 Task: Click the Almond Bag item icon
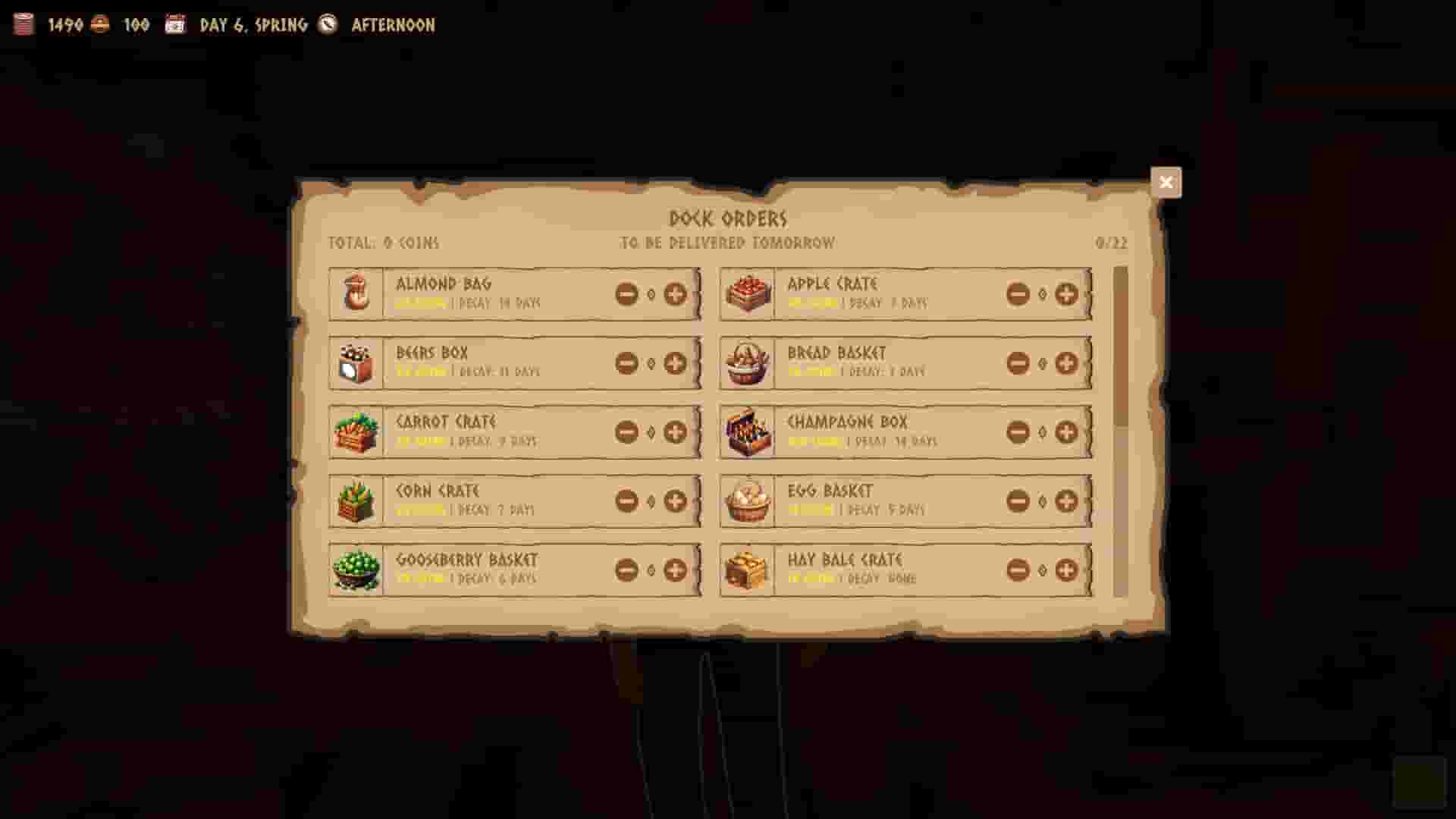click(356, 294)
